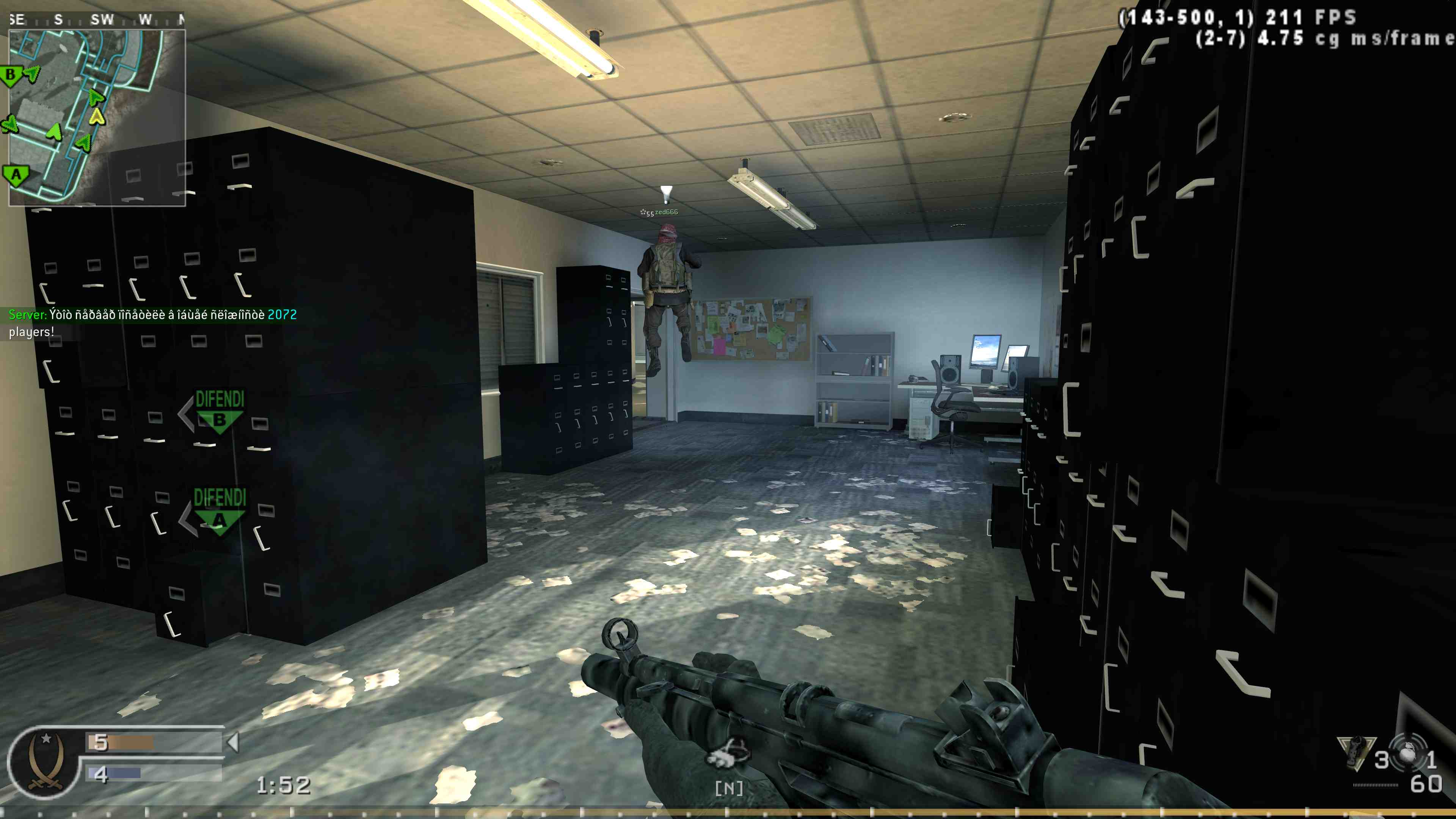
Task: Click the star rank icon beside zed666 nametag
Action: pyautogui.click(x=644, y=212)
